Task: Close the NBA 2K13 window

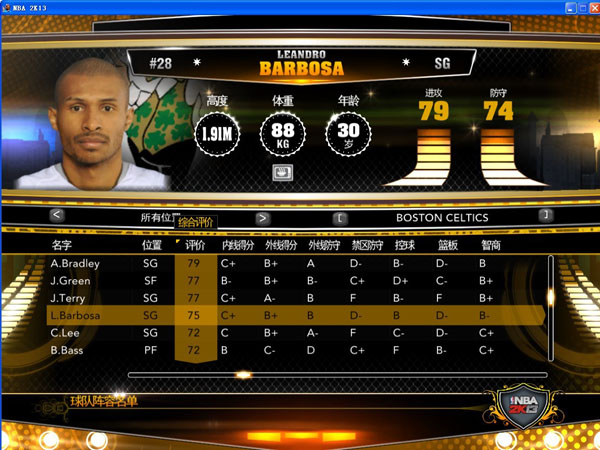Action: point(588,8)
